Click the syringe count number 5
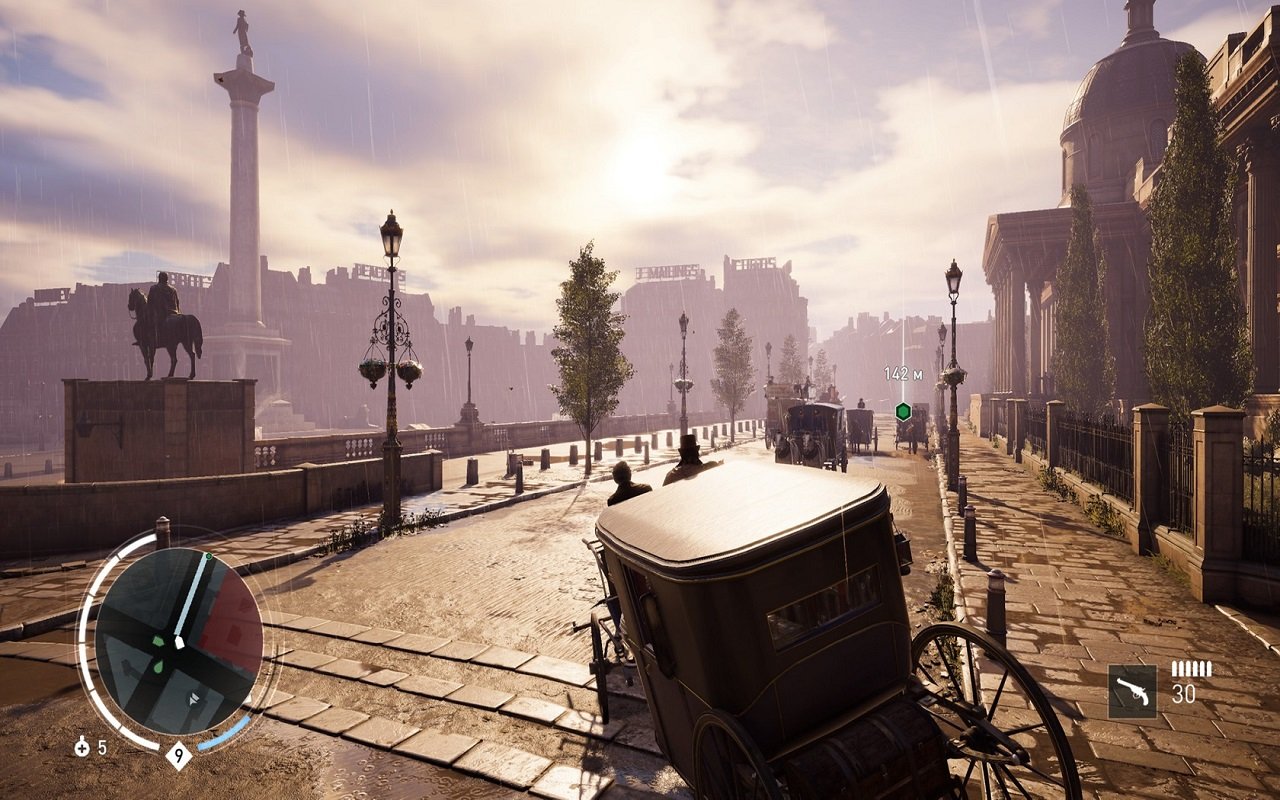This screenshot has width=1280, height=800. point(101,746)
